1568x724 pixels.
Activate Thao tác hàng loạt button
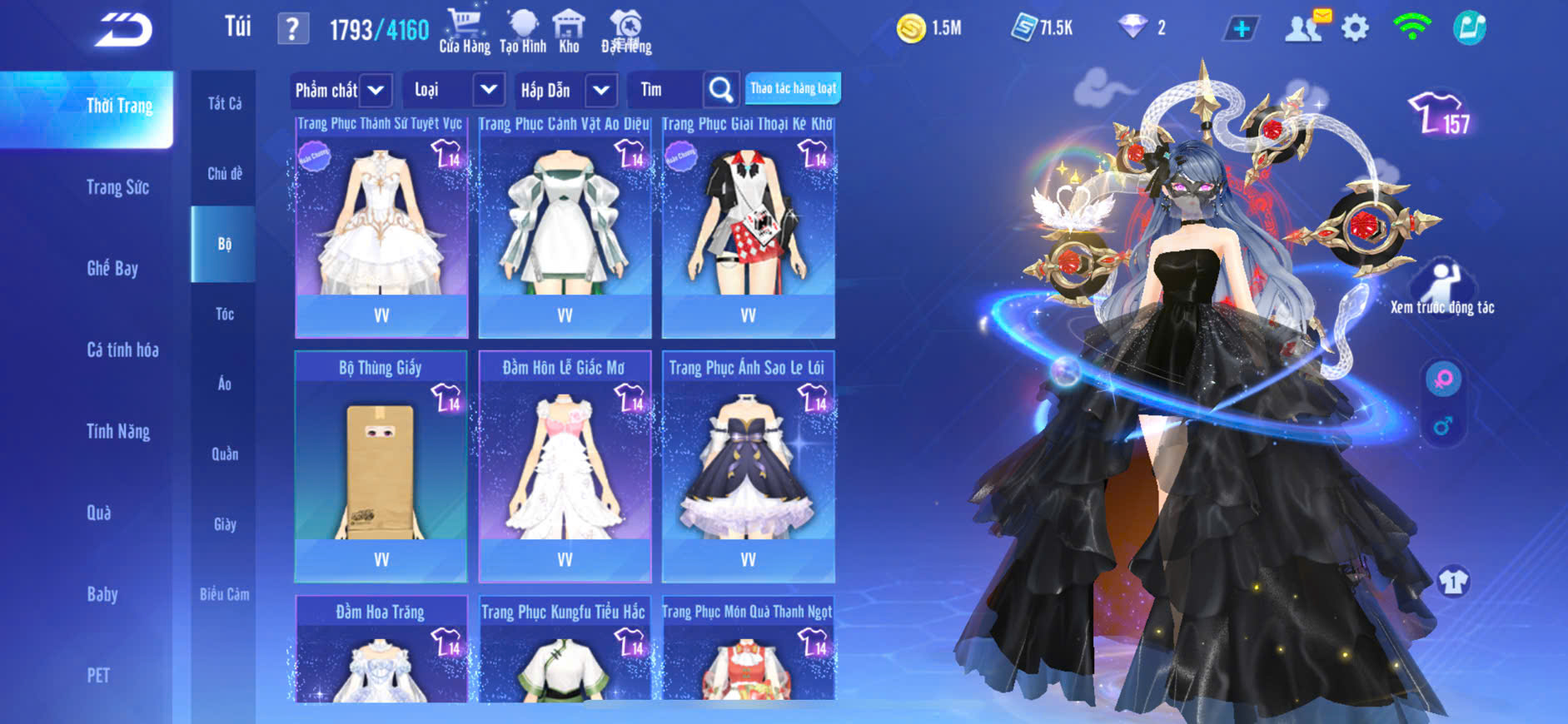coord(793,88)
